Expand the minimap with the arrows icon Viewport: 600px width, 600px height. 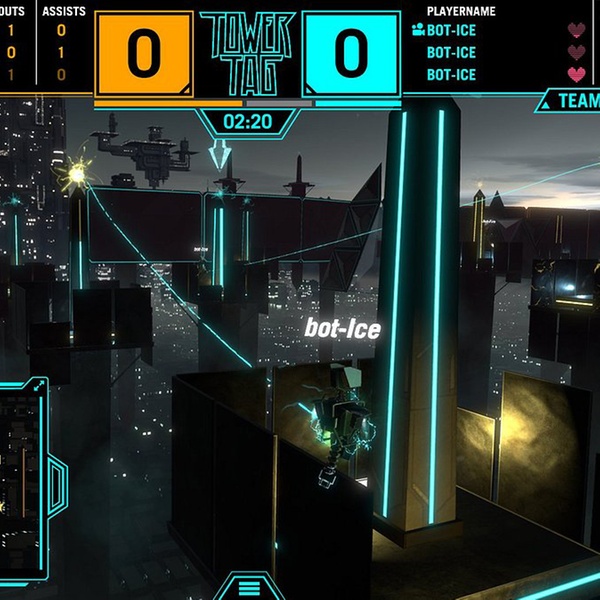(x=38, y=384)
